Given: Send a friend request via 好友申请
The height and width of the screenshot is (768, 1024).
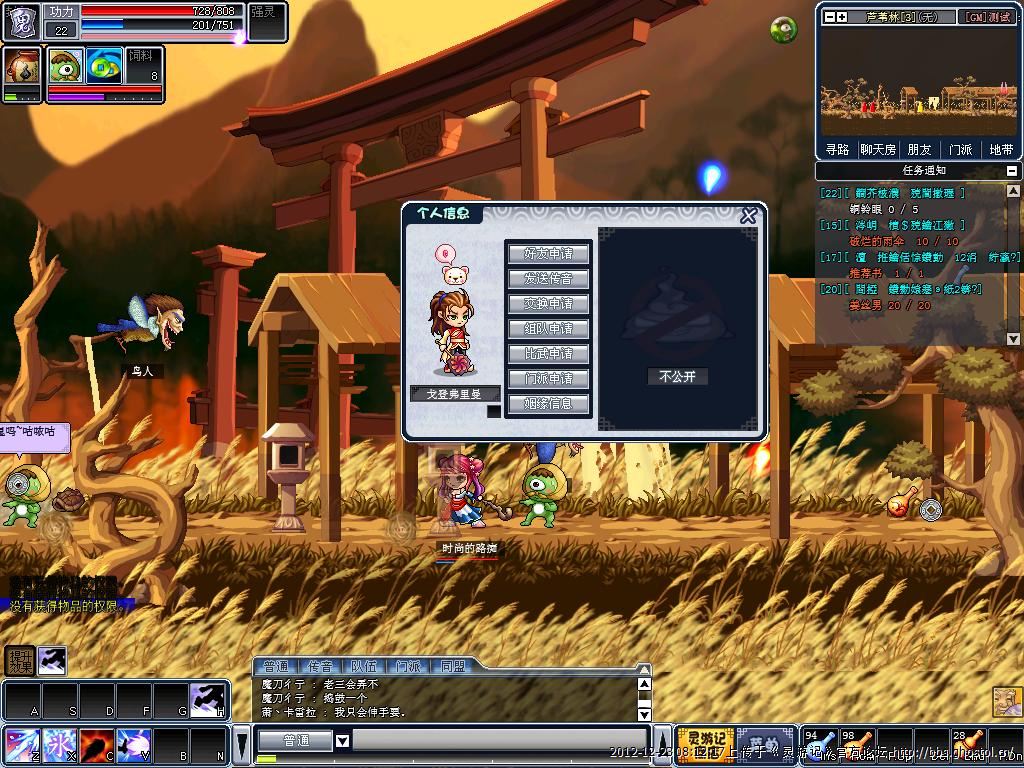Looking at the screenshot, I should [548, 253].
